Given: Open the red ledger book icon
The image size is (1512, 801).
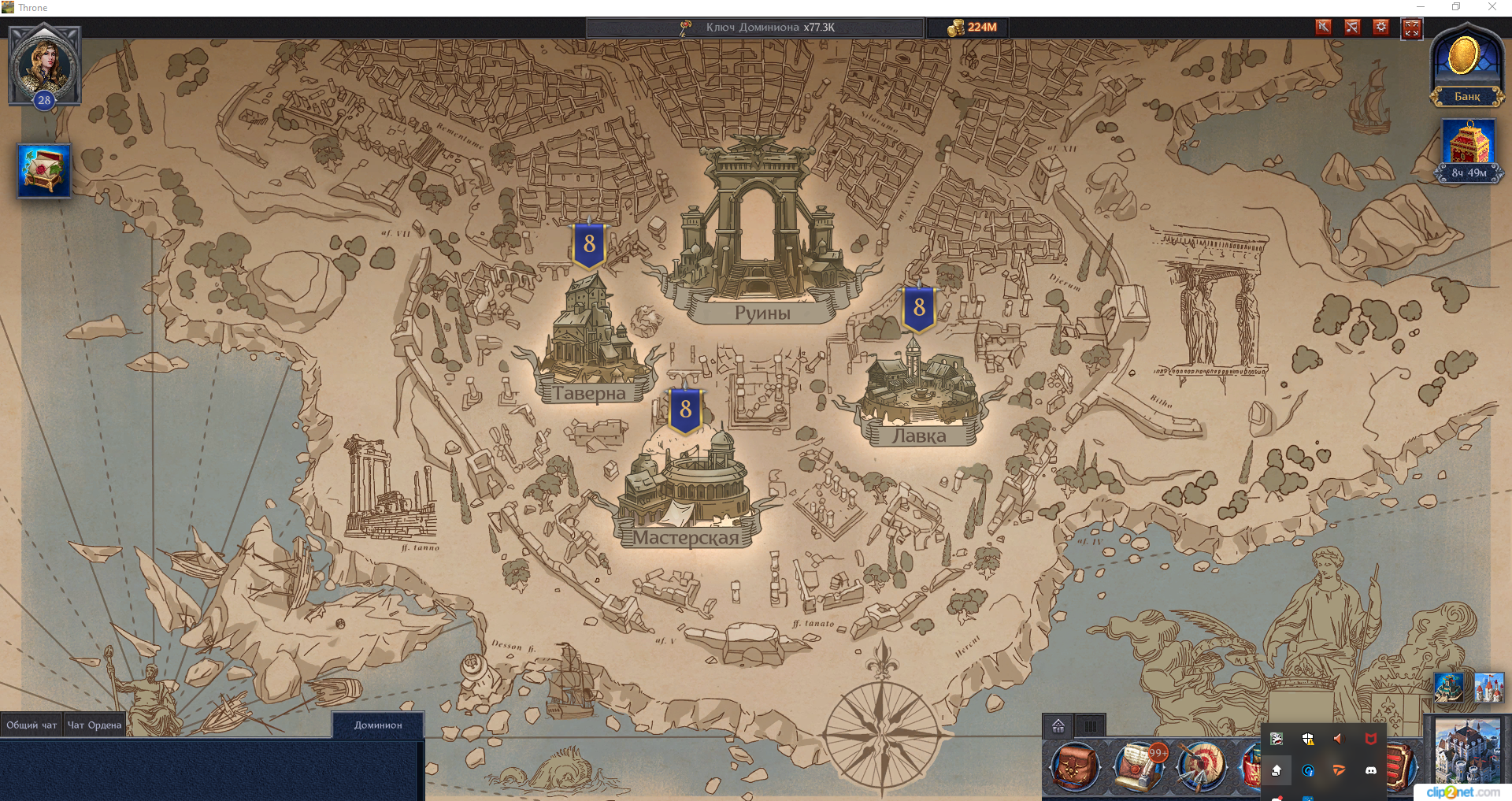Looking at the screenshot, I should point(1399,768).
